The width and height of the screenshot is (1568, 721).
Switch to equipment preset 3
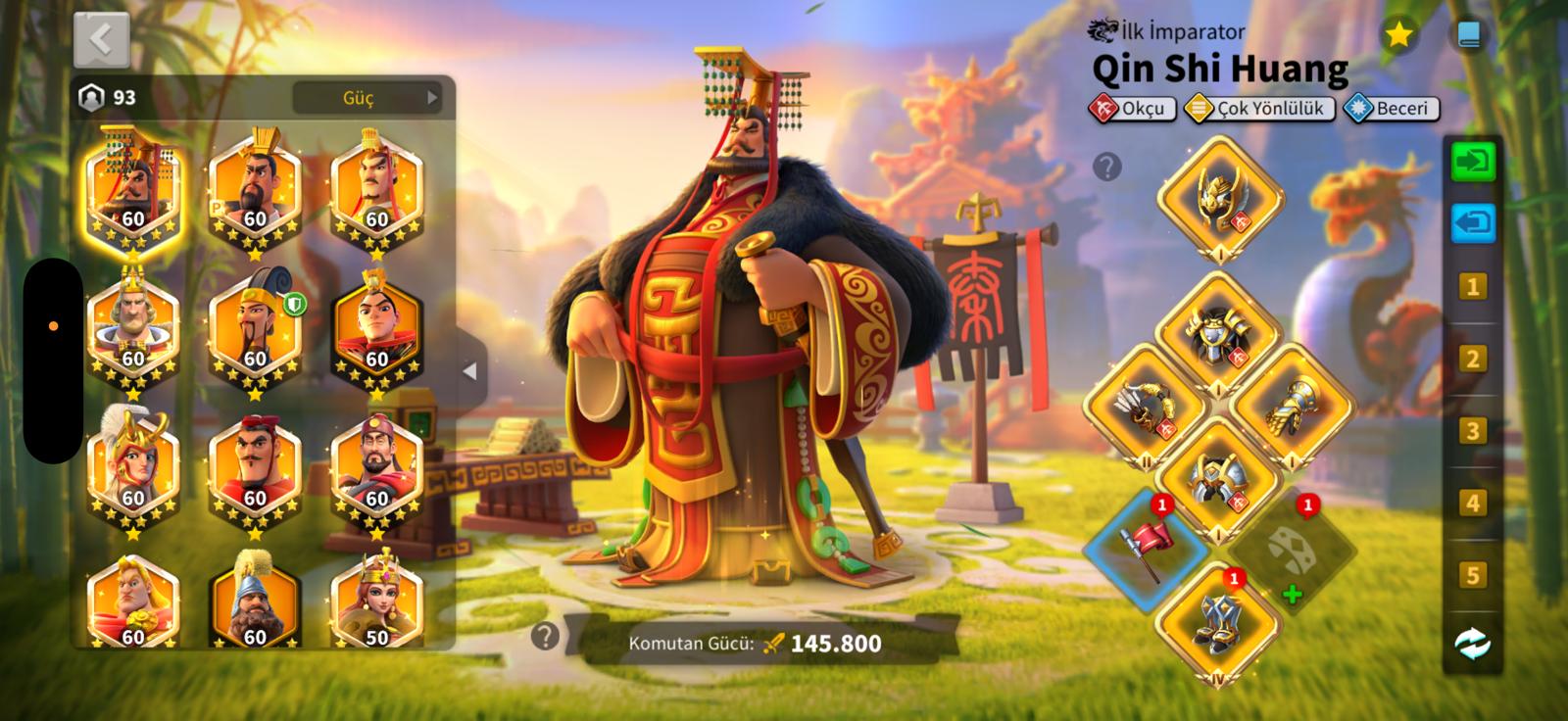click(1471, 431)
